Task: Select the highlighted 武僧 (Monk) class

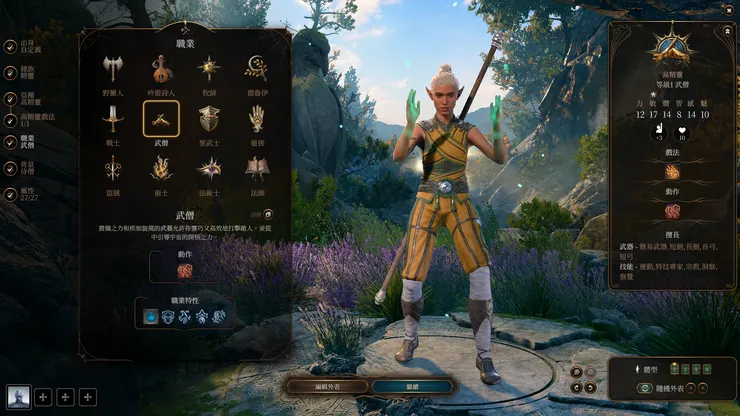Action: pyautogui.click(x=160, y=119)
